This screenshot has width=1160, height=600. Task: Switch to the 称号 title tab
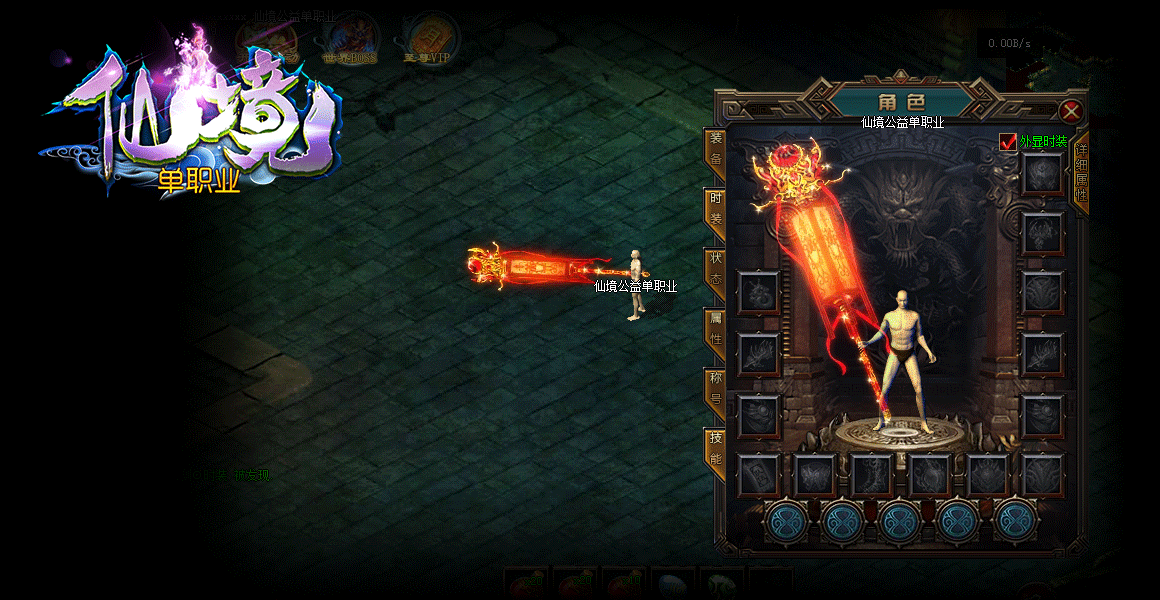click(715, 389)
